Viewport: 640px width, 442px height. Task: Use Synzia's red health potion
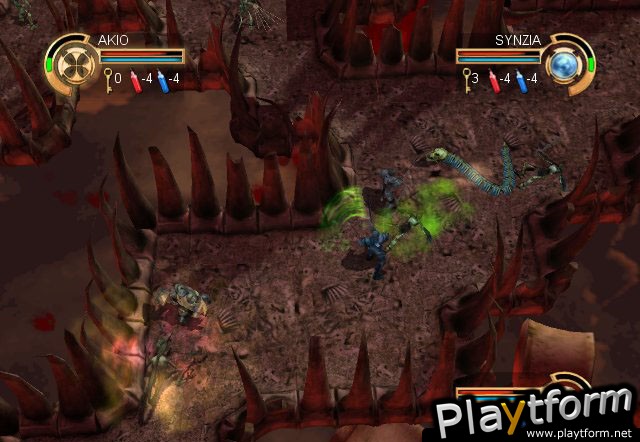tap(491, 77)
